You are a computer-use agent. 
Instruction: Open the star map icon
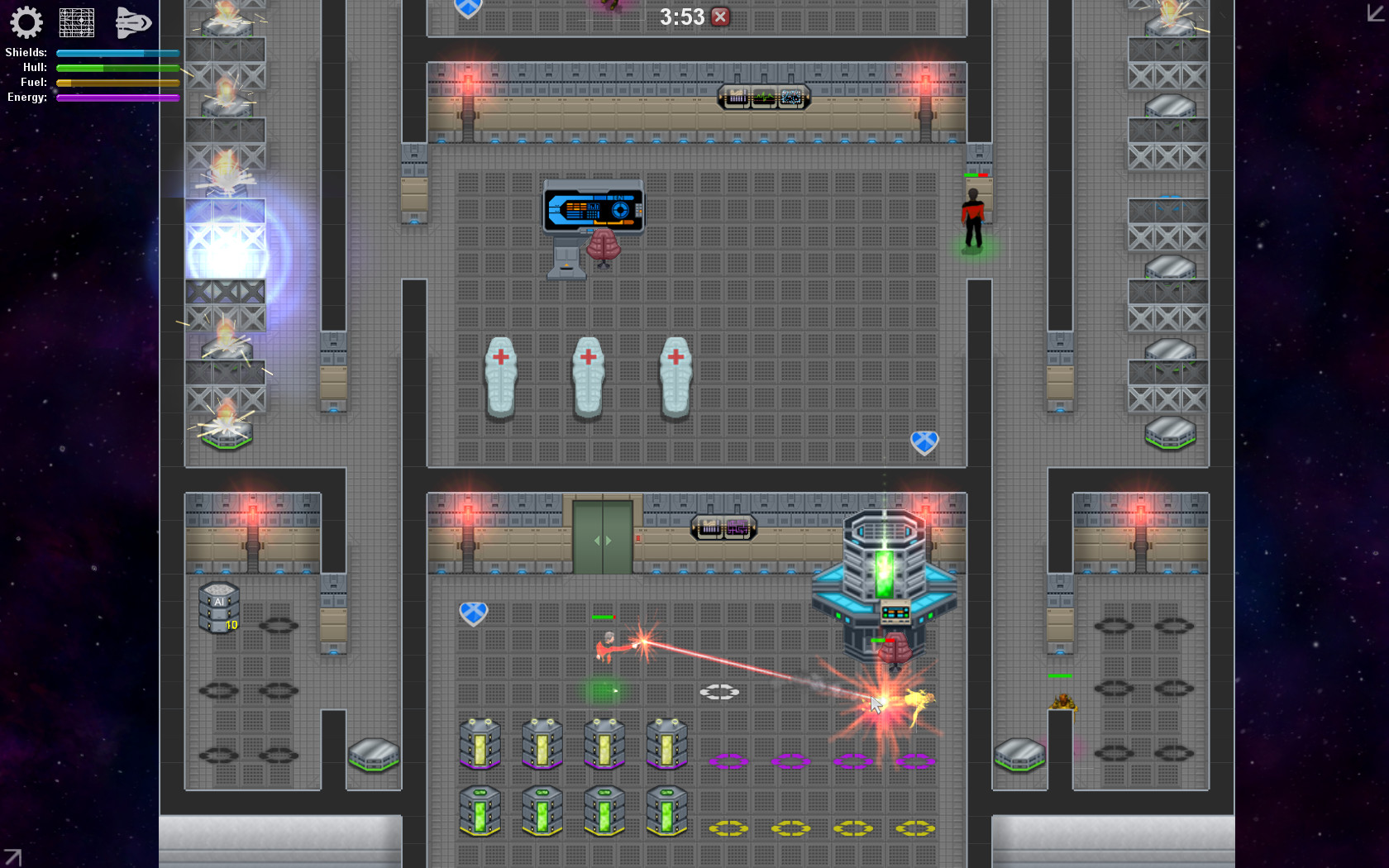[x=76, y=22]
